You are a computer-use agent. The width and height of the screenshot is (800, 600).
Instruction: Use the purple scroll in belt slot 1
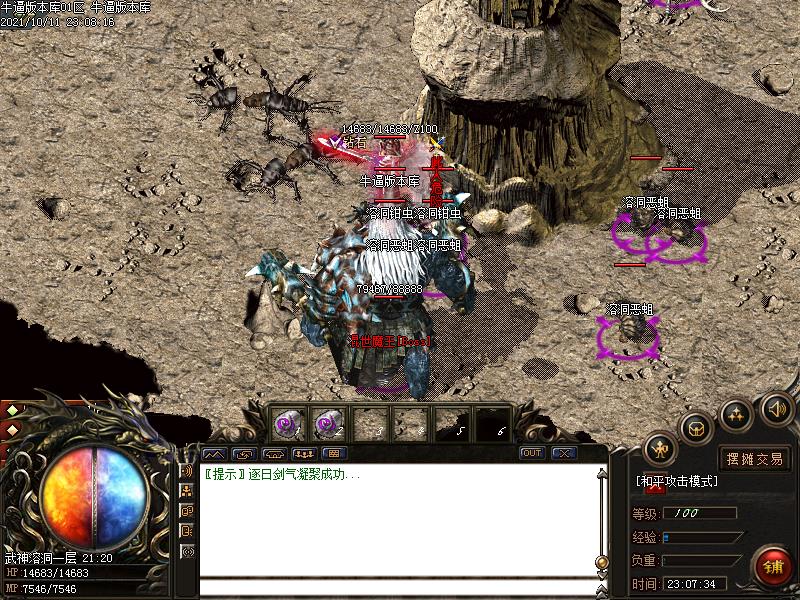(x=289, y=424)
